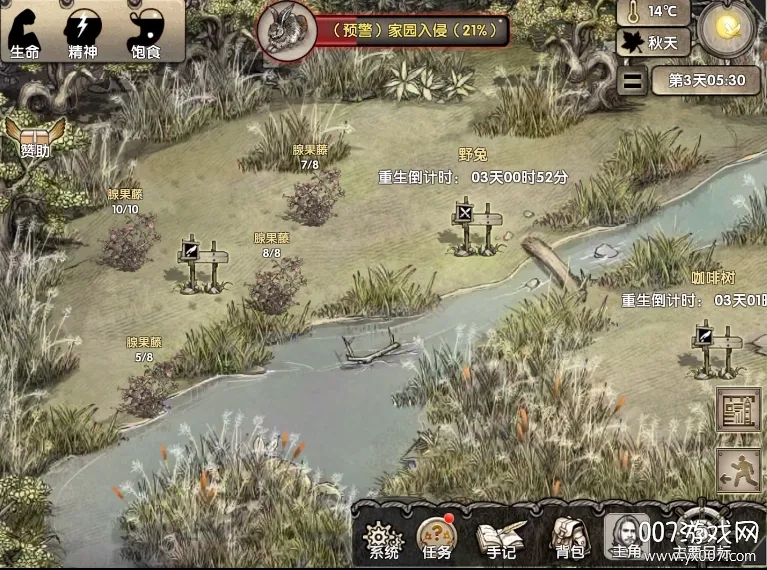
Task: Click the sun and bird day dial
Action: [731, 30]
